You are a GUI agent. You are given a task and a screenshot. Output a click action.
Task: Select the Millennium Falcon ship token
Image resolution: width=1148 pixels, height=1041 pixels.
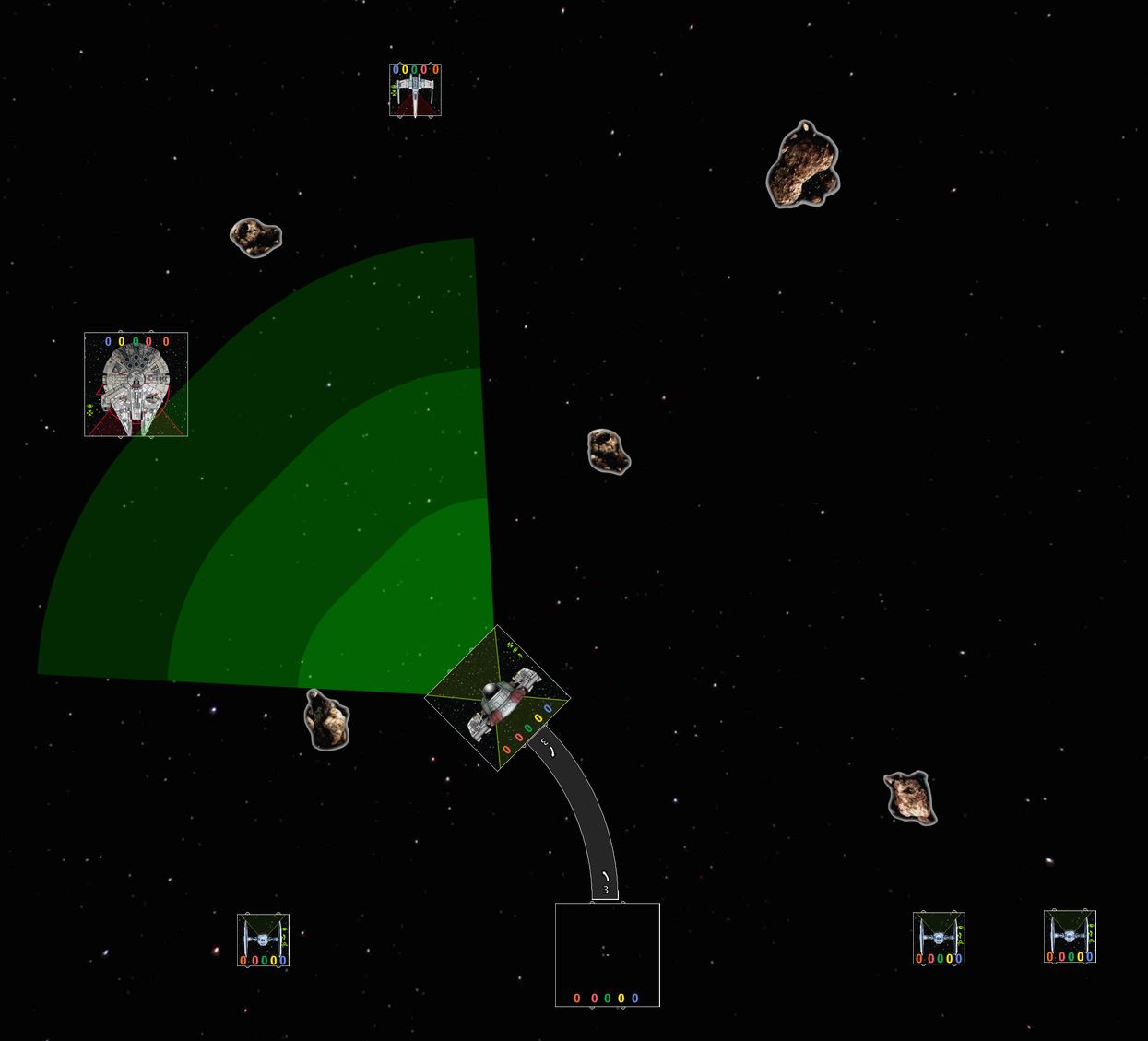pos(136,384)
